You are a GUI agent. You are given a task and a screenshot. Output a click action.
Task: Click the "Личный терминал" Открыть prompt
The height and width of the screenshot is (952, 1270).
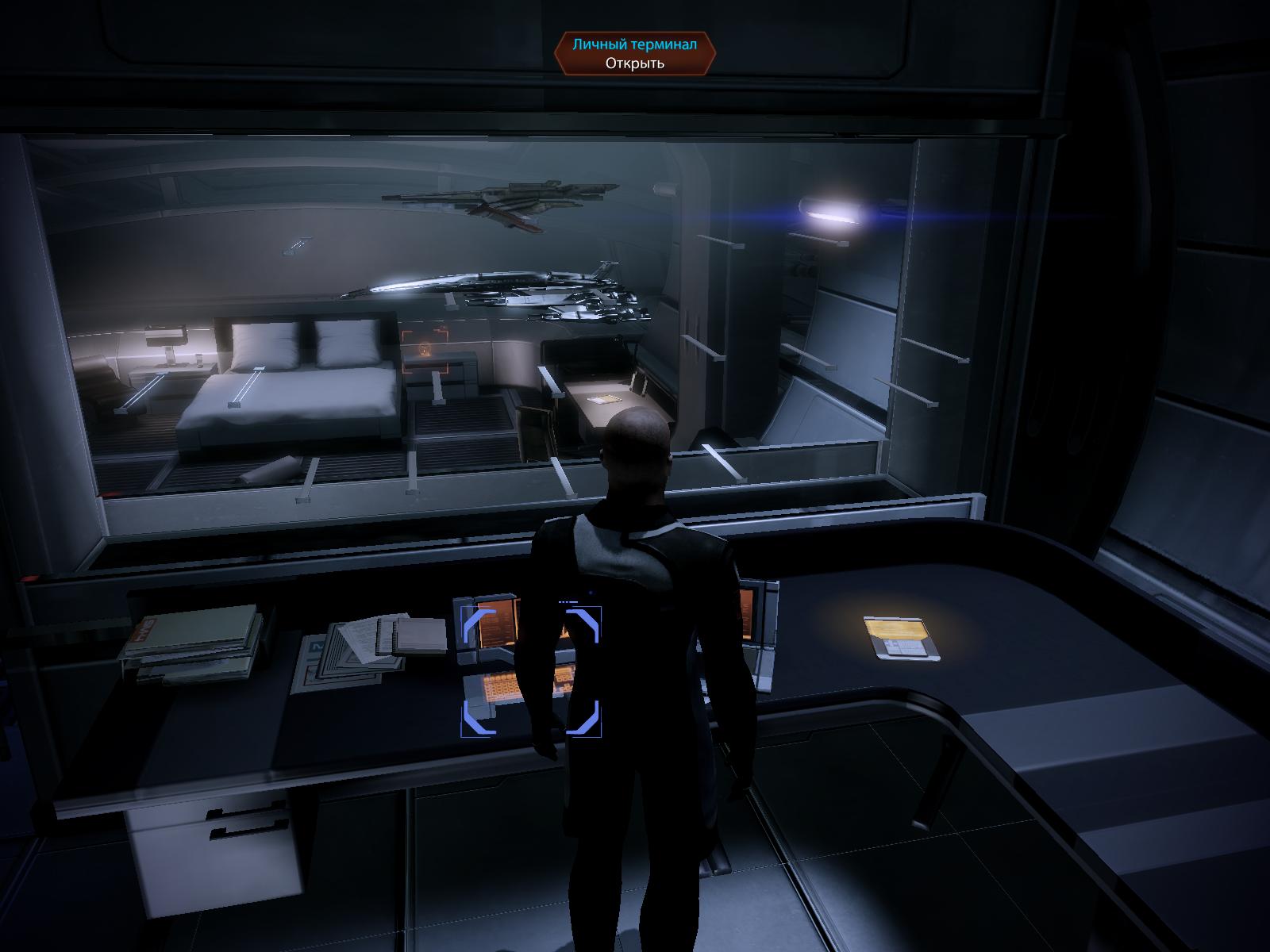pos(634,54)
